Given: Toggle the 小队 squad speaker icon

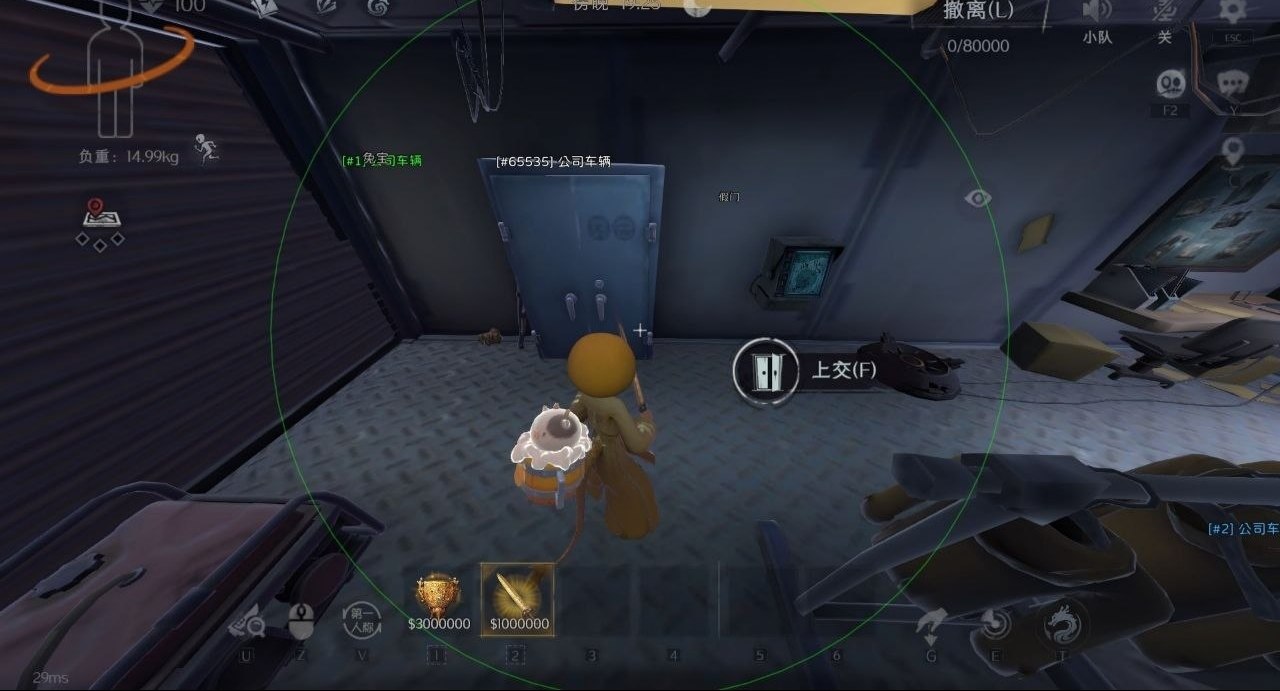Looking at the screenshot, I should 1097,12.
